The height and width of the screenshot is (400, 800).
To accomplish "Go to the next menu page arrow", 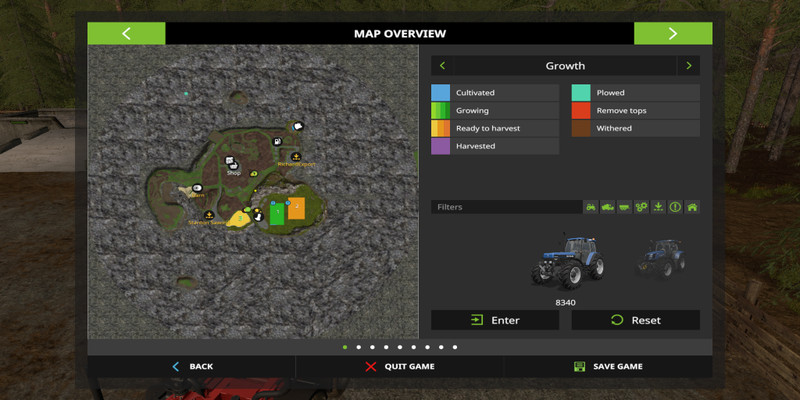I will click(x=672, y=33).
